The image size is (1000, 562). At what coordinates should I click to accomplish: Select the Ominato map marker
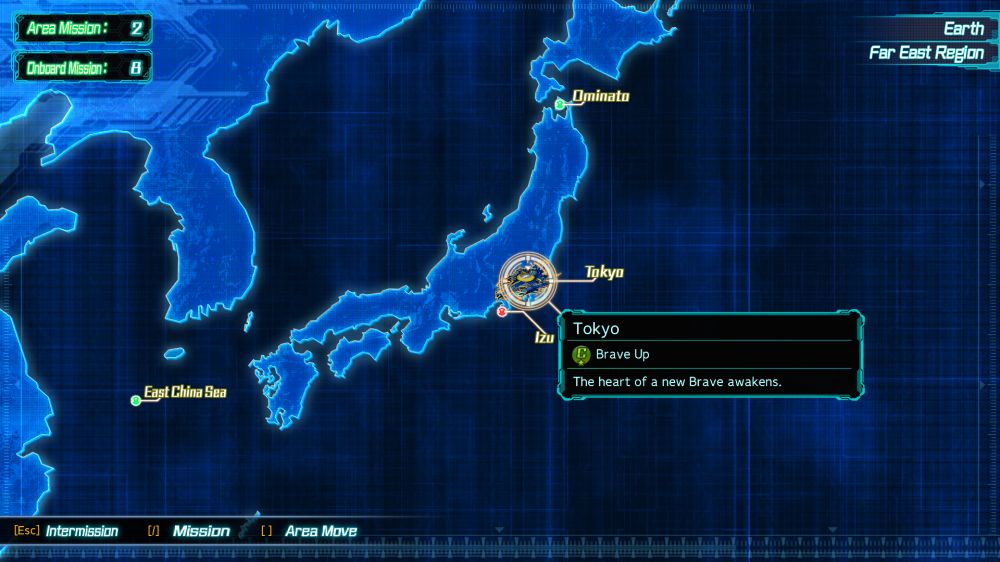tap(560, 104)
